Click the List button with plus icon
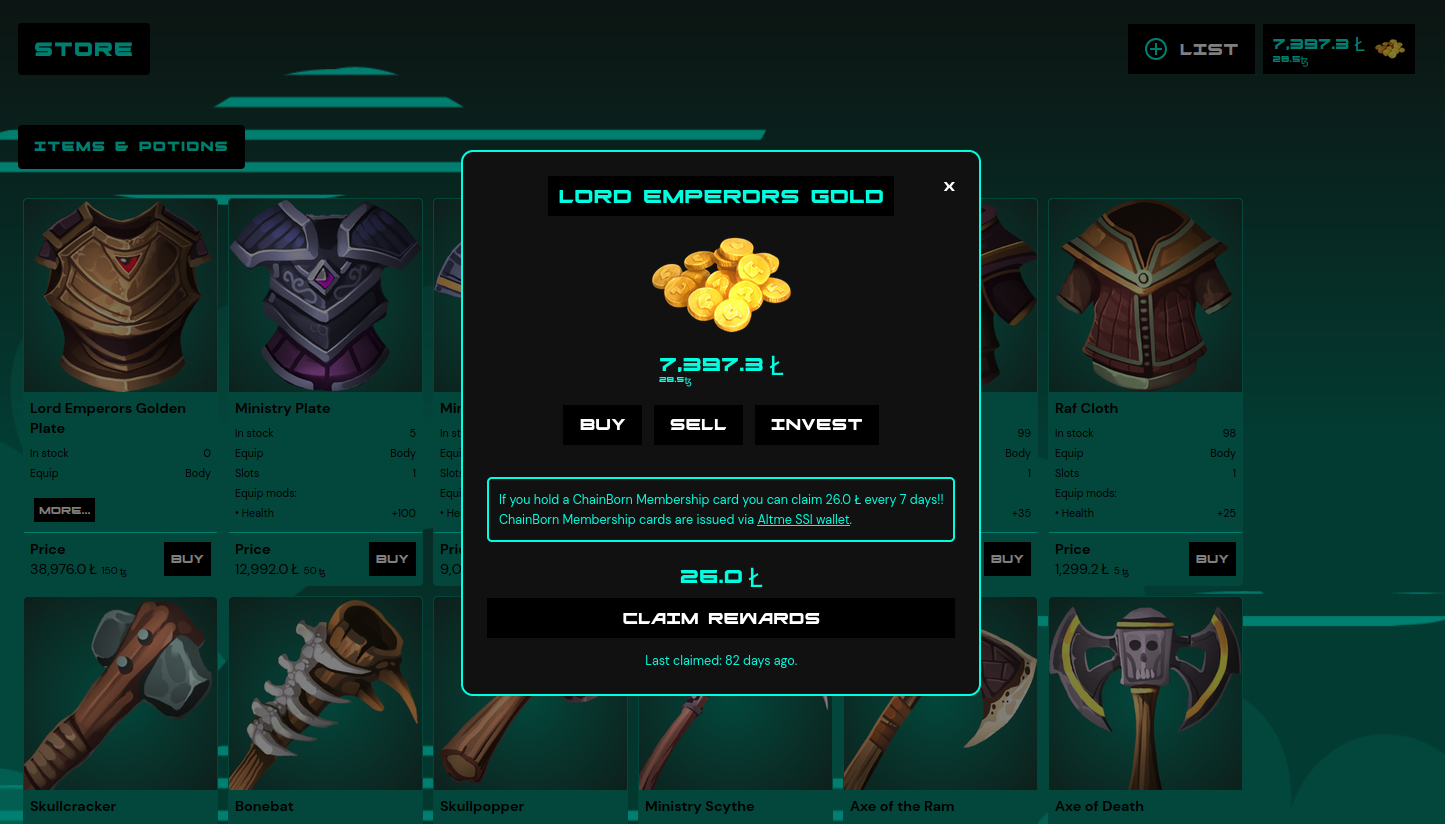The image size is (1445, 824). [1191, 49]
